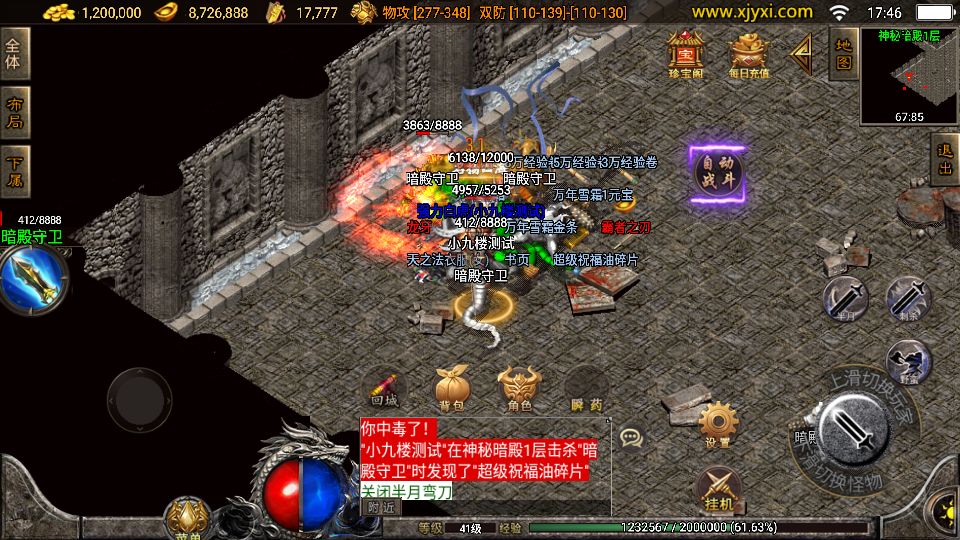Open the 角色 character sheet
Viewport: 960px width, 540px height.
(x=519, y=389)
